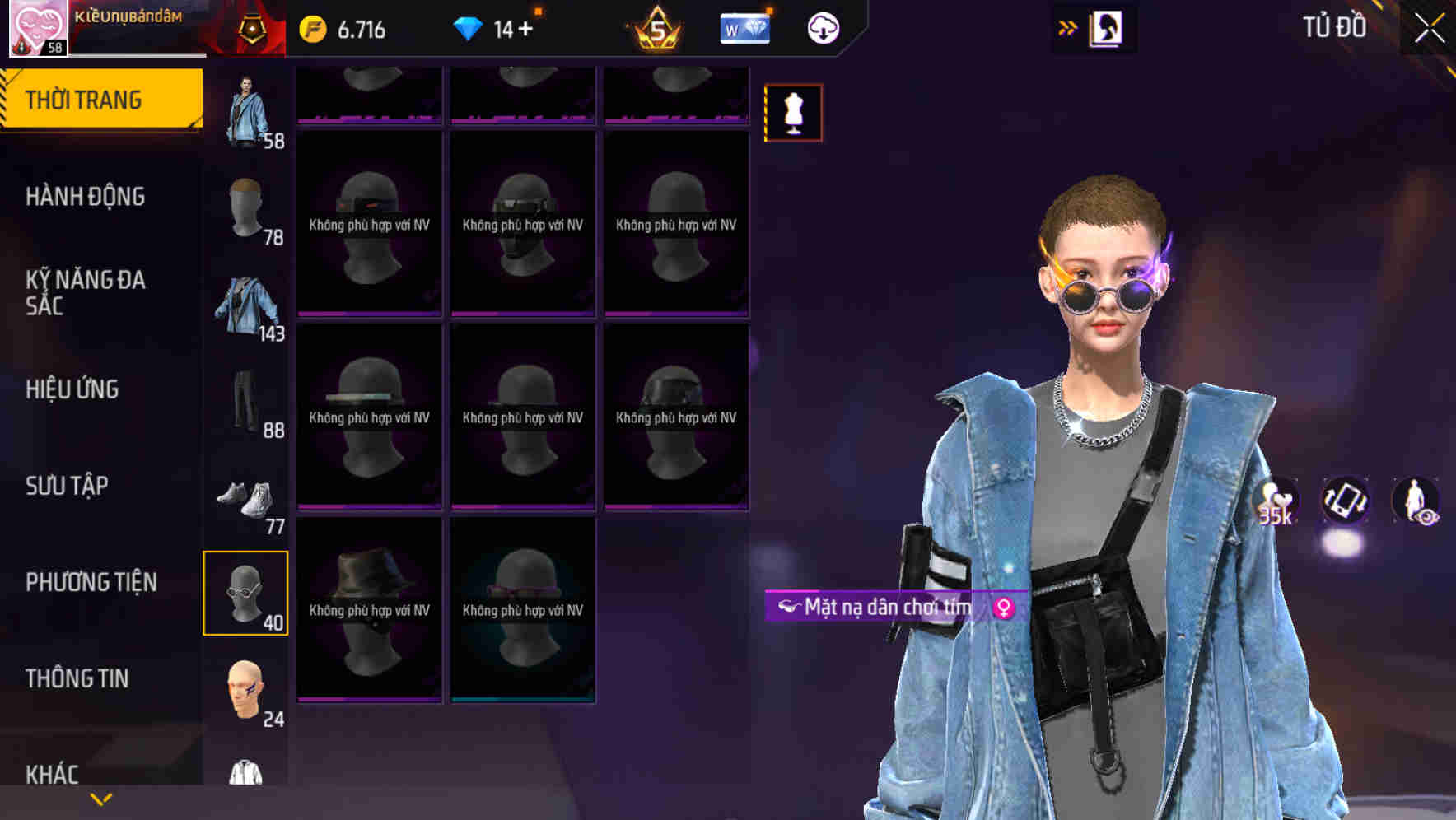
Task: Open the shoes category showing 77 items
Action: [x=246, y=494]
